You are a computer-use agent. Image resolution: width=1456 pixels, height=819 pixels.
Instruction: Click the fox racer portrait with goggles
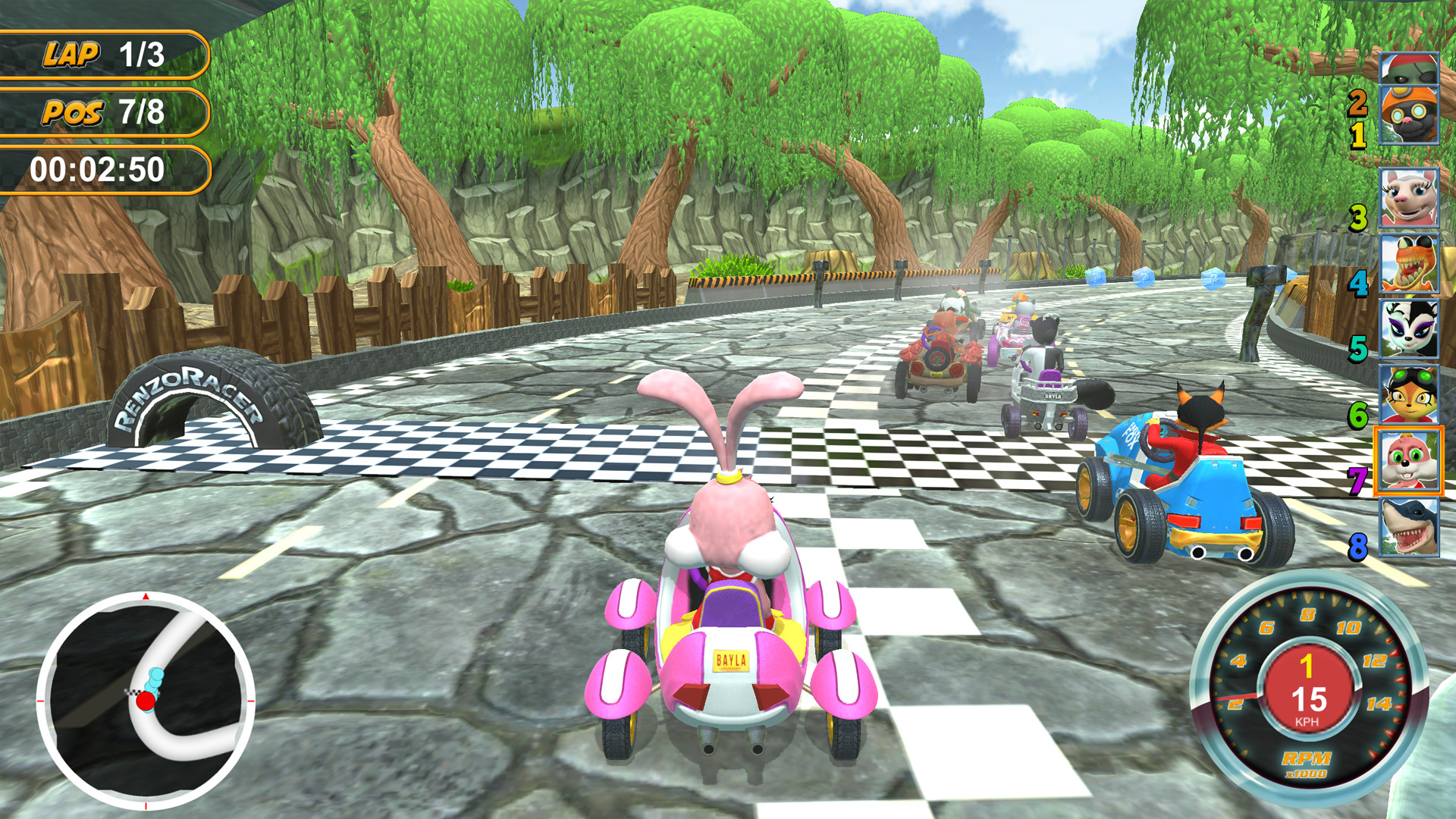coord(1411,391)
